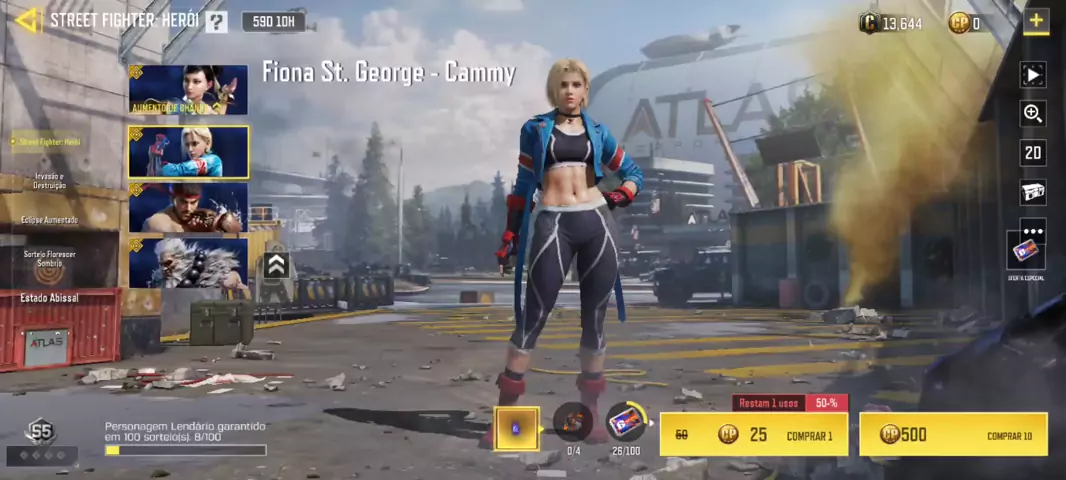1066x480 pixels.
Task: Open the three-dots more options
Action: point(1033,231)
